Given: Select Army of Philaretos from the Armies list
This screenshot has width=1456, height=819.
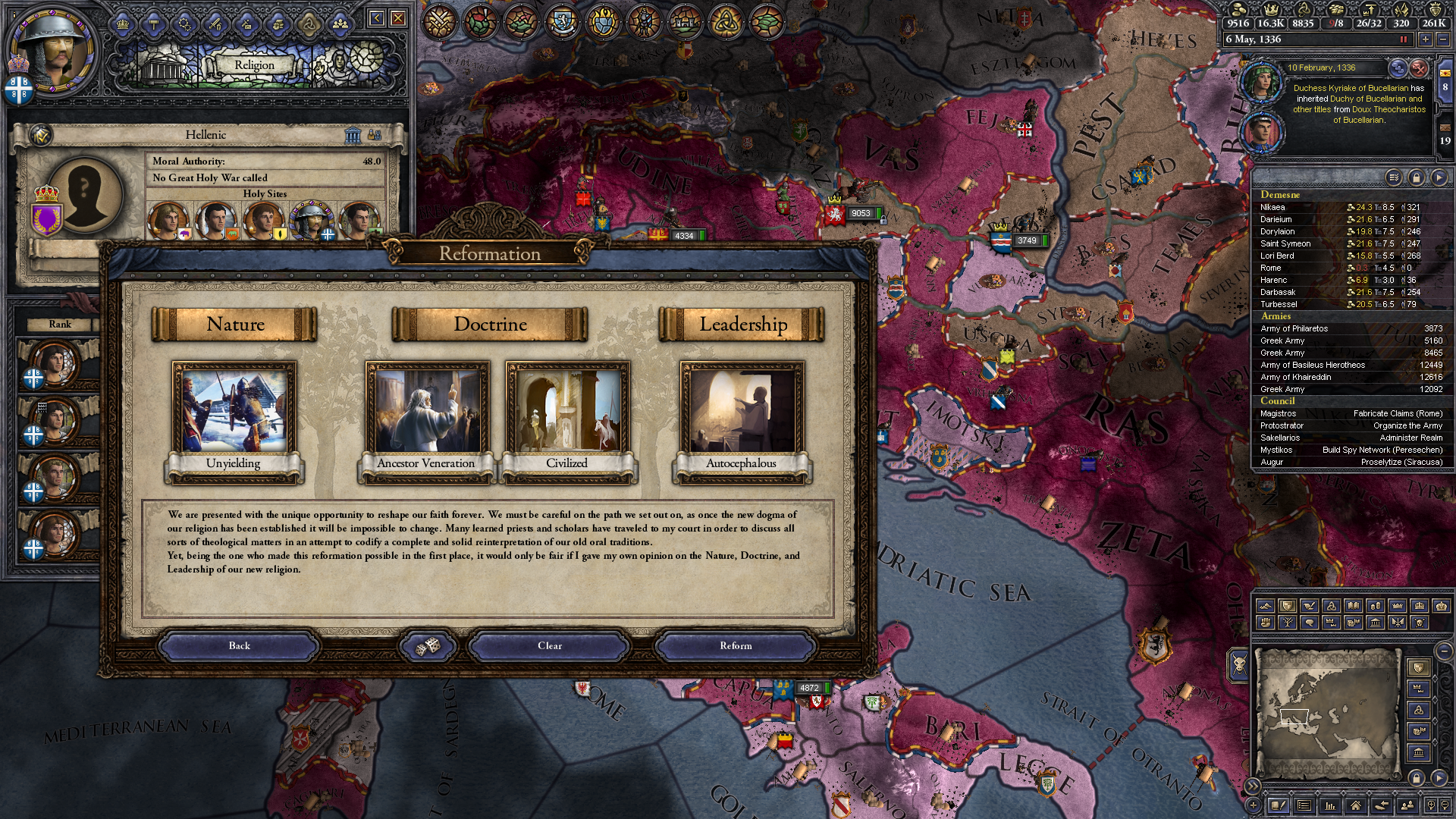Looking at the screenshot, I should [1294, 328].
